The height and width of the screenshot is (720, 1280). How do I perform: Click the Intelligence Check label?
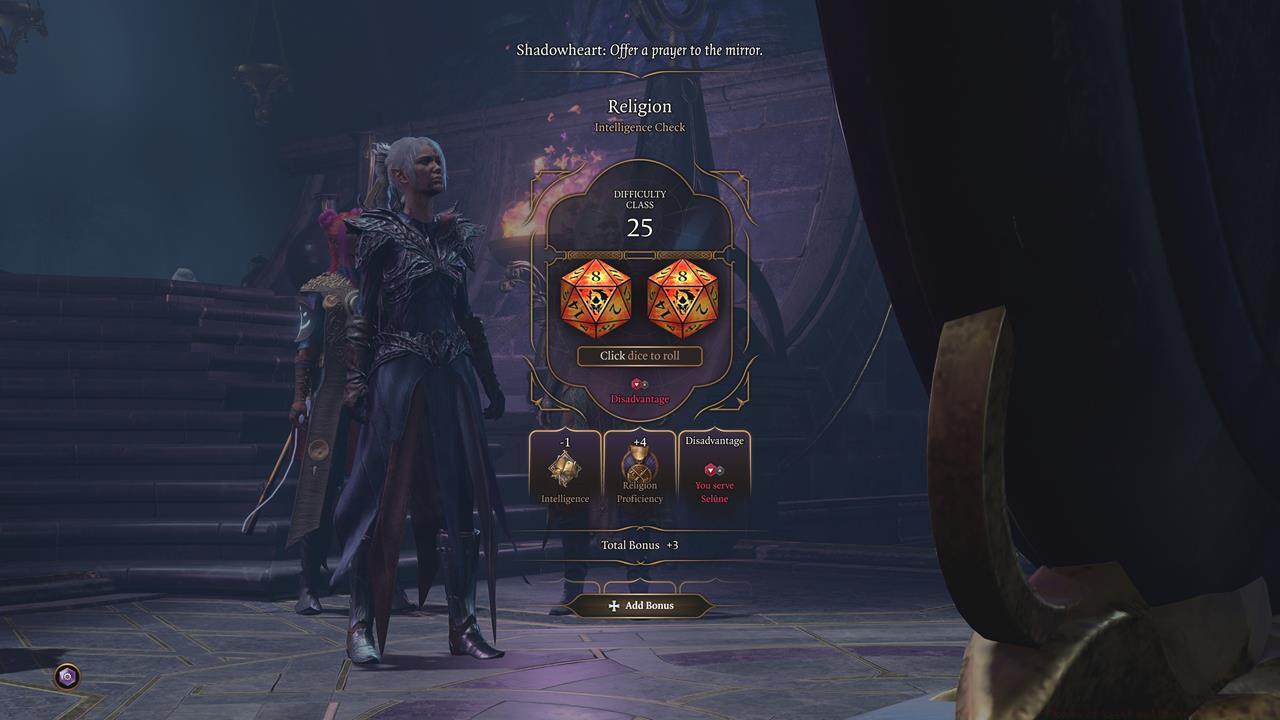639,127
